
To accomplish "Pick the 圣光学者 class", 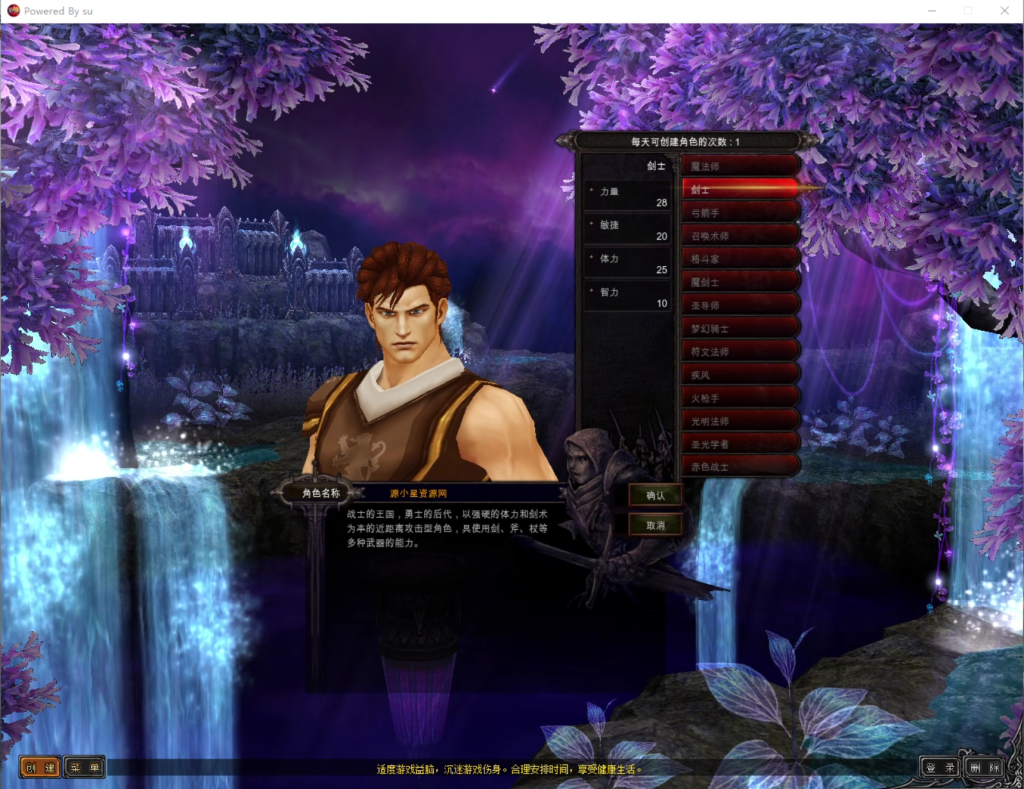I will pyautogui.click(x=740, y=444).
